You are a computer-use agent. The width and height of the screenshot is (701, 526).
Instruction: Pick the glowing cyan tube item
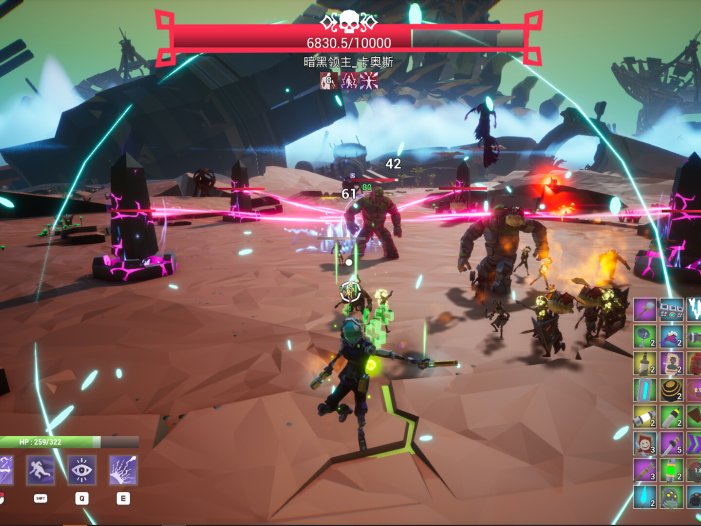point(645,389)
